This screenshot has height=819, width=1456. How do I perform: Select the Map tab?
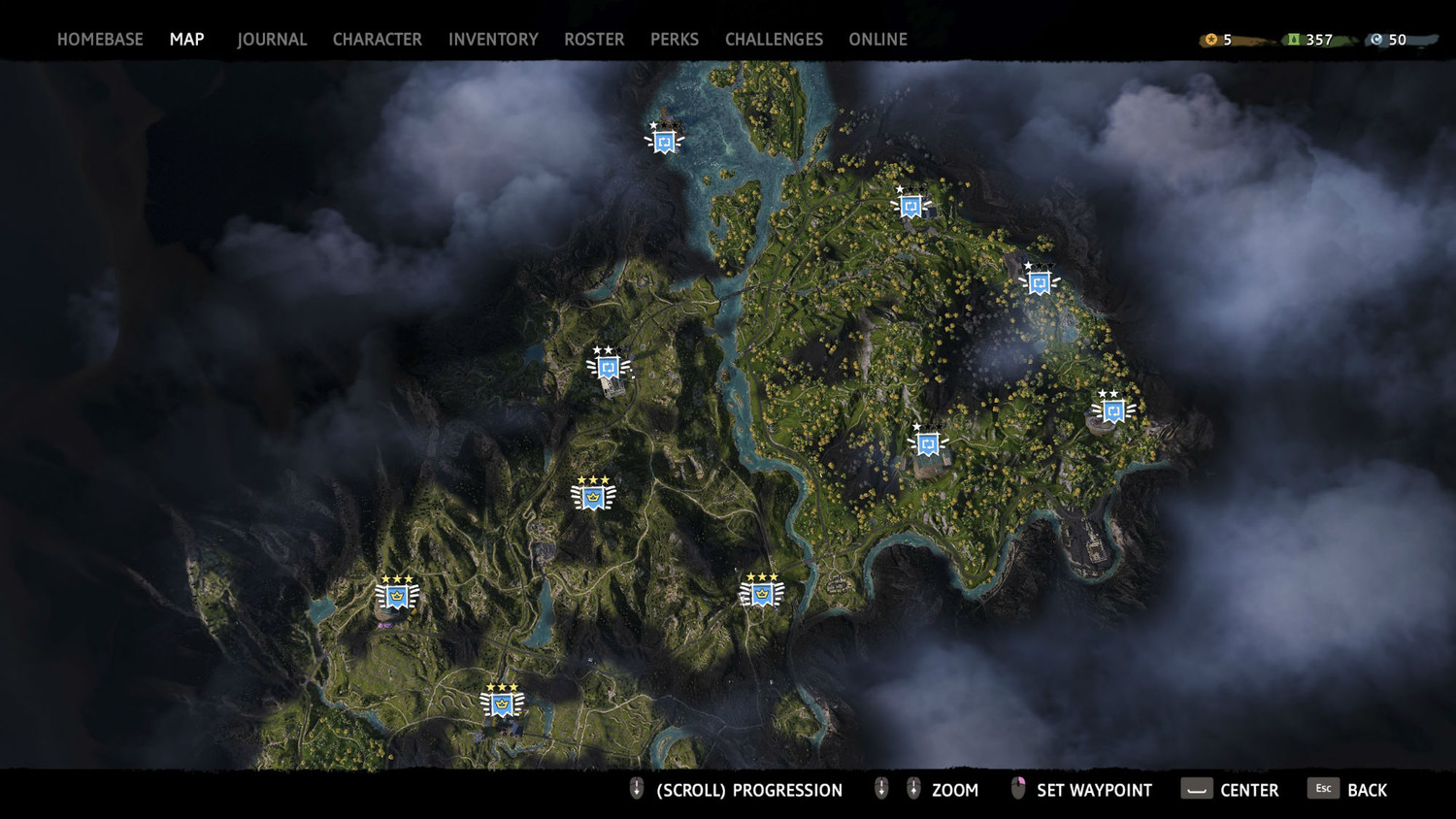coord(186,40)
